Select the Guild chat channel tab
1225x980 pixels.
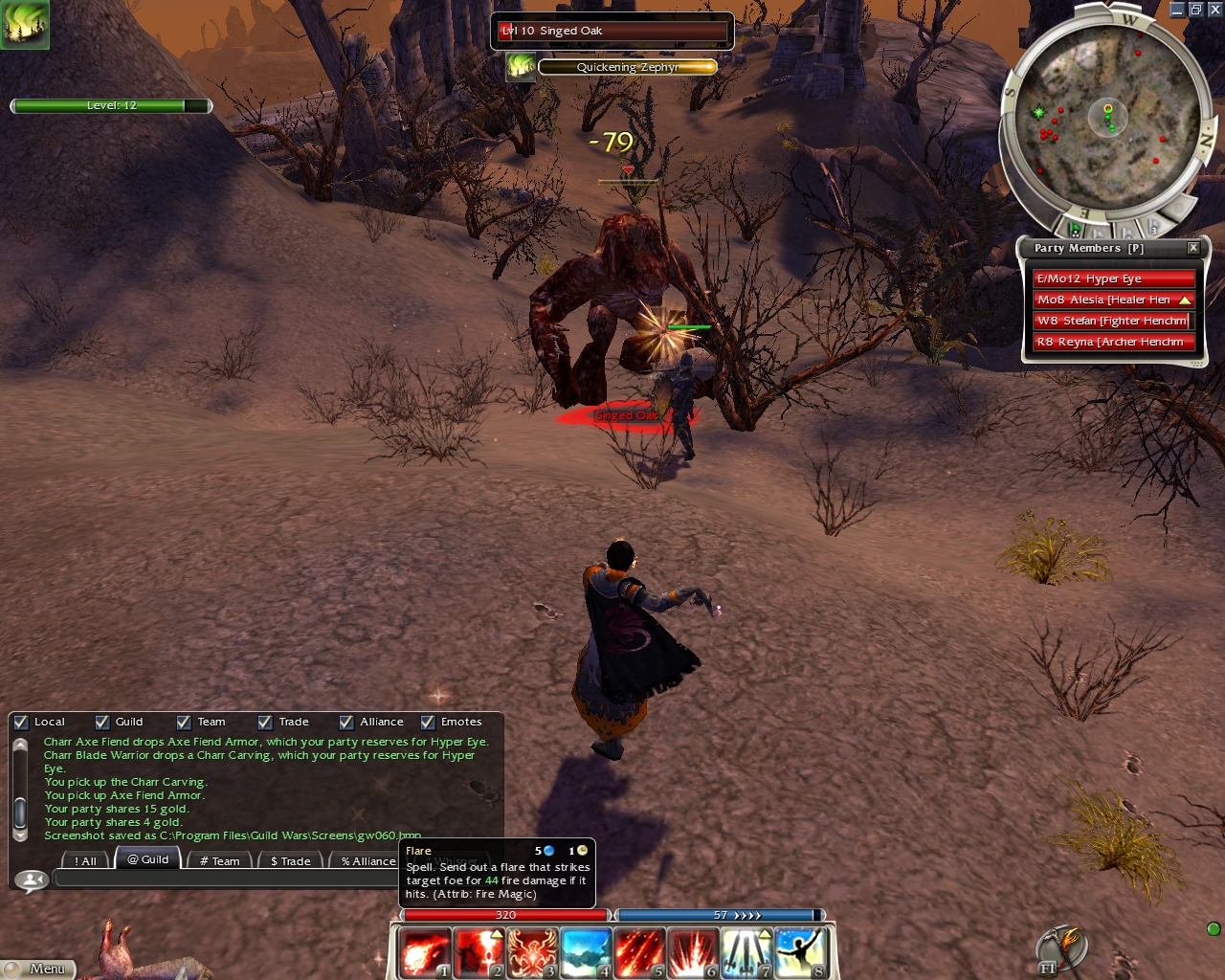(147, 859)
